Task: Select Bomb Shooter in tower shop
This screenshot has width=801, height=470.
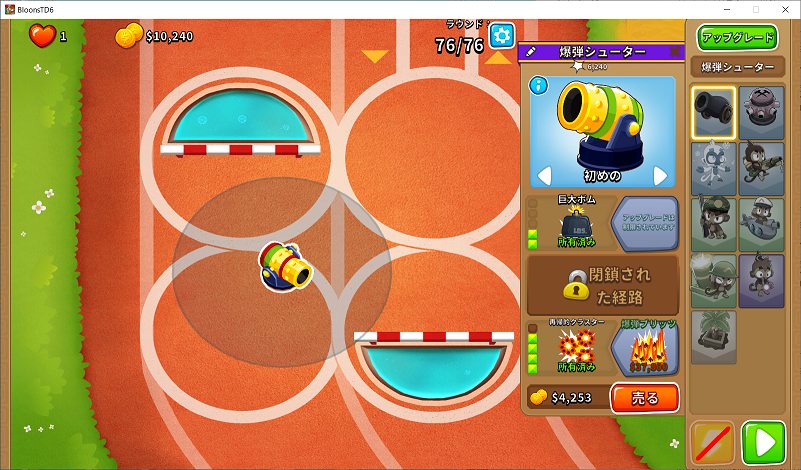Action: [714, 111]
